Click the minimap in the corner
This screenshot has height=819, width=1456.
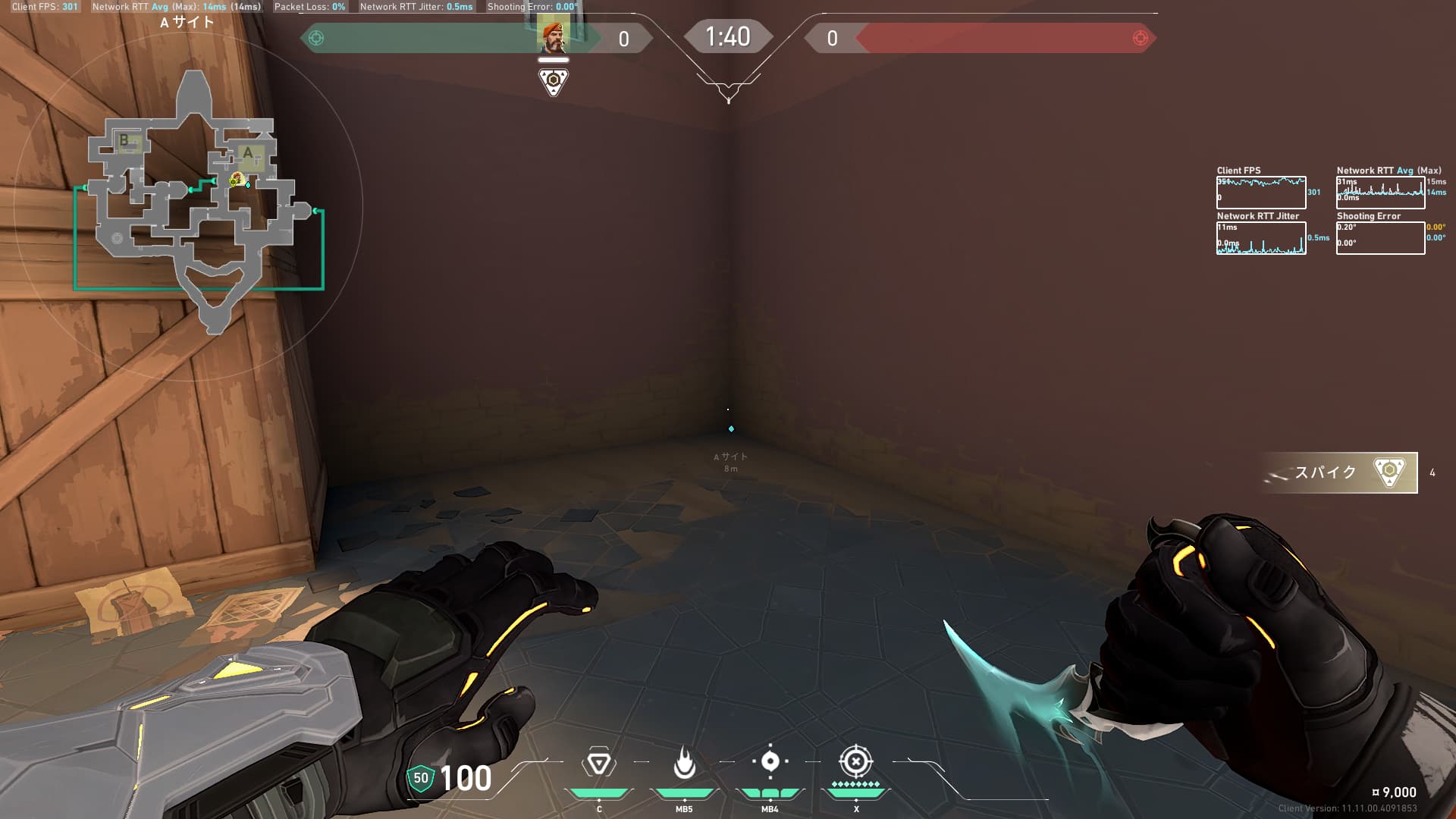tap(193, 205)
